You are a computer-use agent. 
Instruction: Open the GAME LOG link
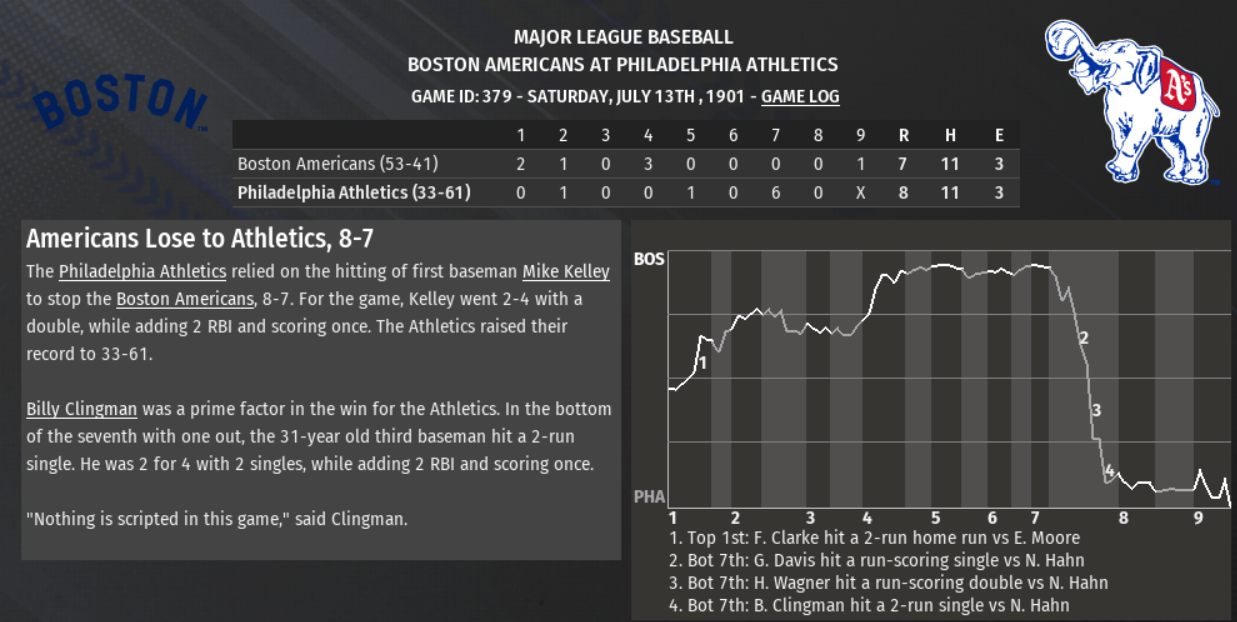pos(800,97)
